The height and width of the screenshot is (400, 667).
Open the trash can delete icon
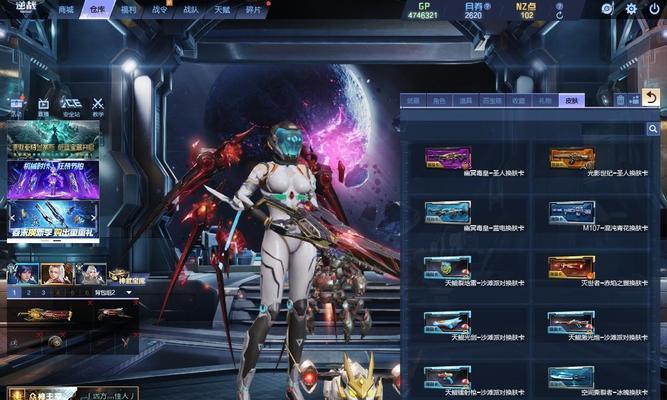pos(620,100)
